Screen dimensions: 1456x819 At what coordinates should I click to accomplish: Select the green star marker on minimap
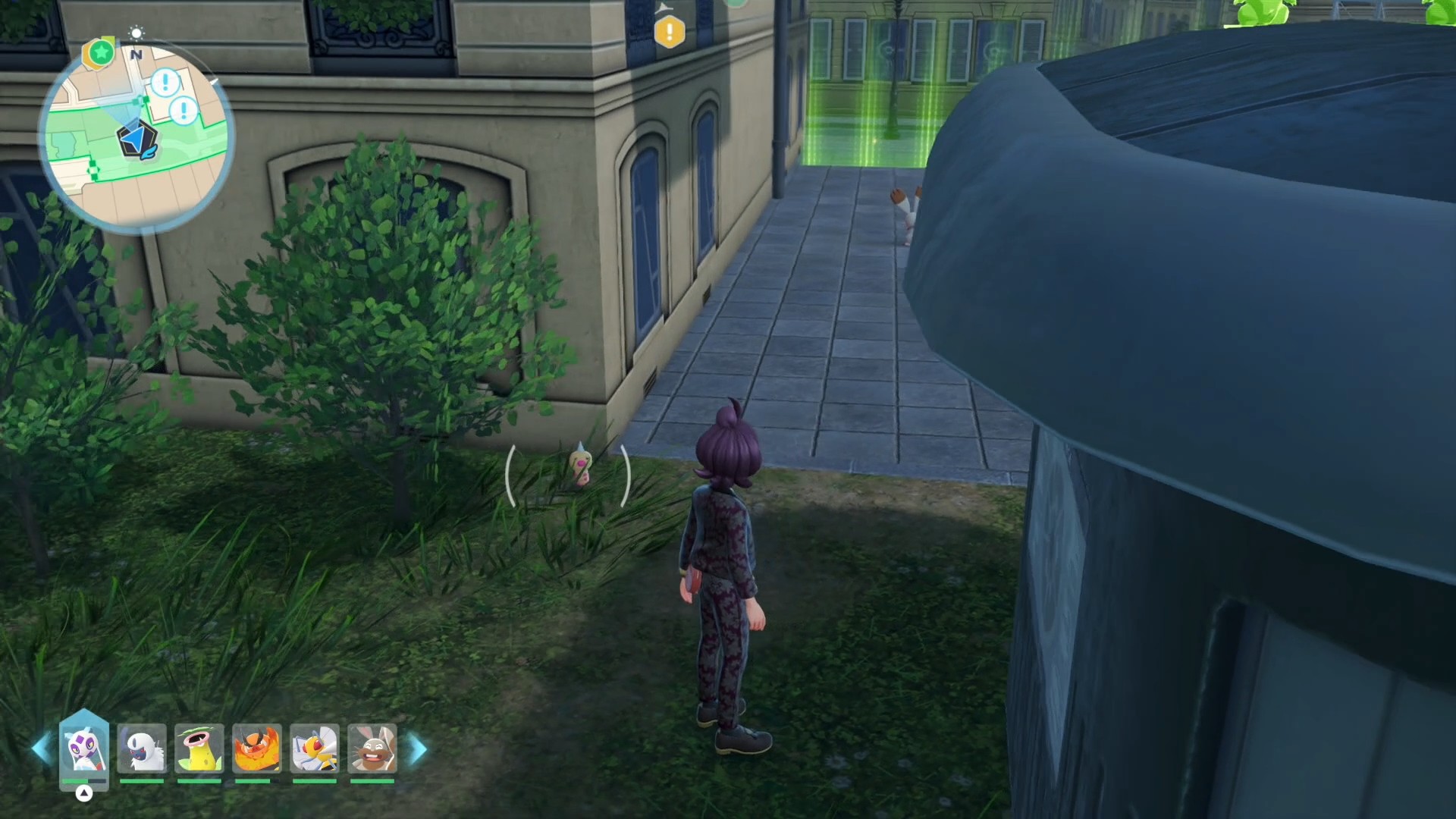click(x=100, y=53)
